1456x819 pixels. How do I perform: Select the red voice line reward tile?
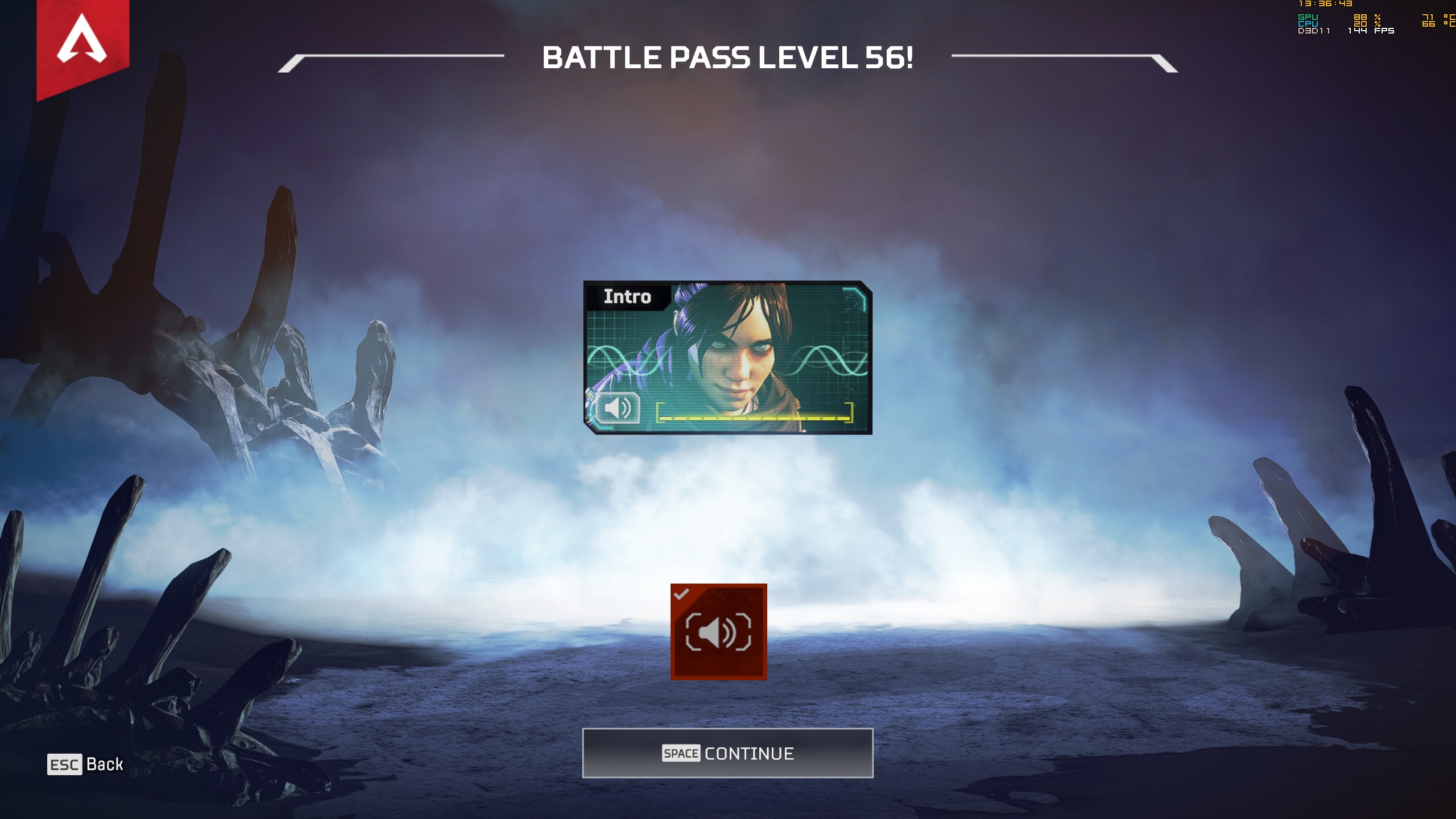[718, 632]
